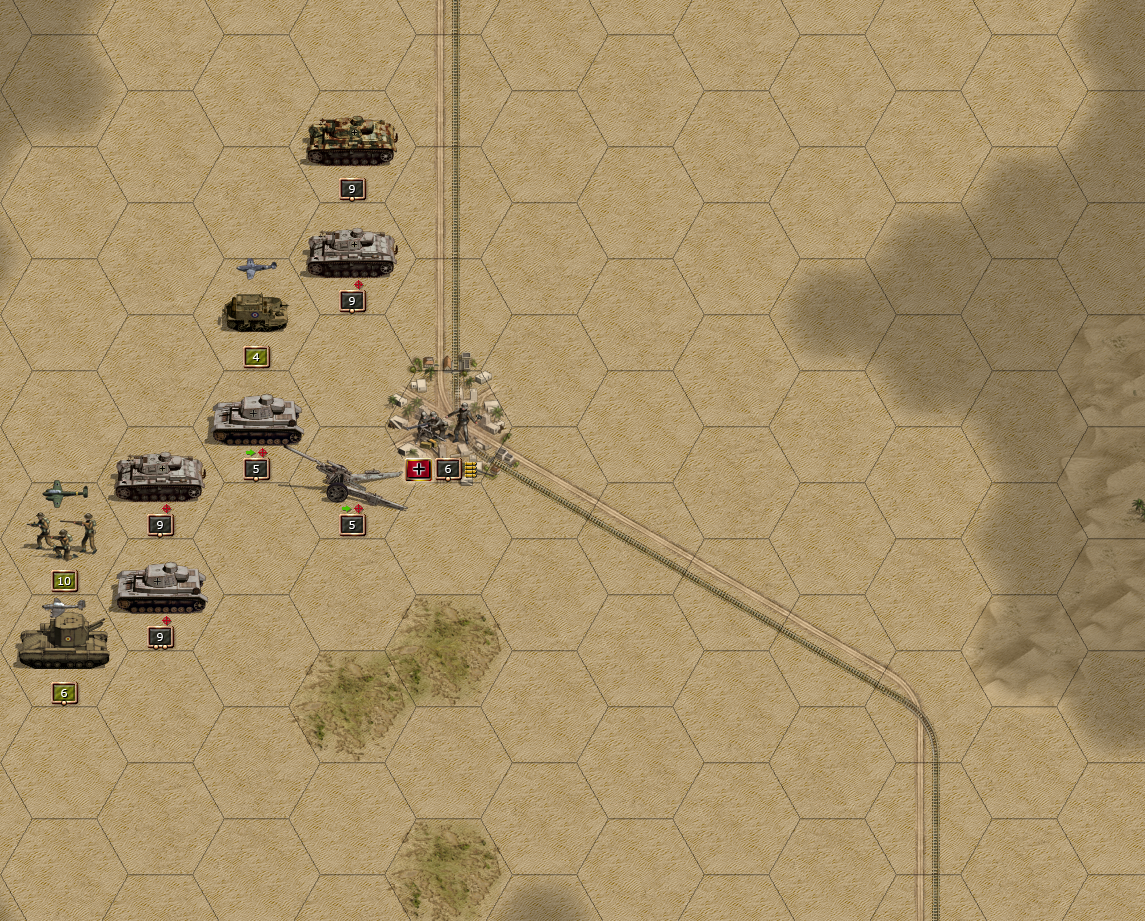
Task: Select the camouflaged German tank unit
Action: [x=351, y=140]
